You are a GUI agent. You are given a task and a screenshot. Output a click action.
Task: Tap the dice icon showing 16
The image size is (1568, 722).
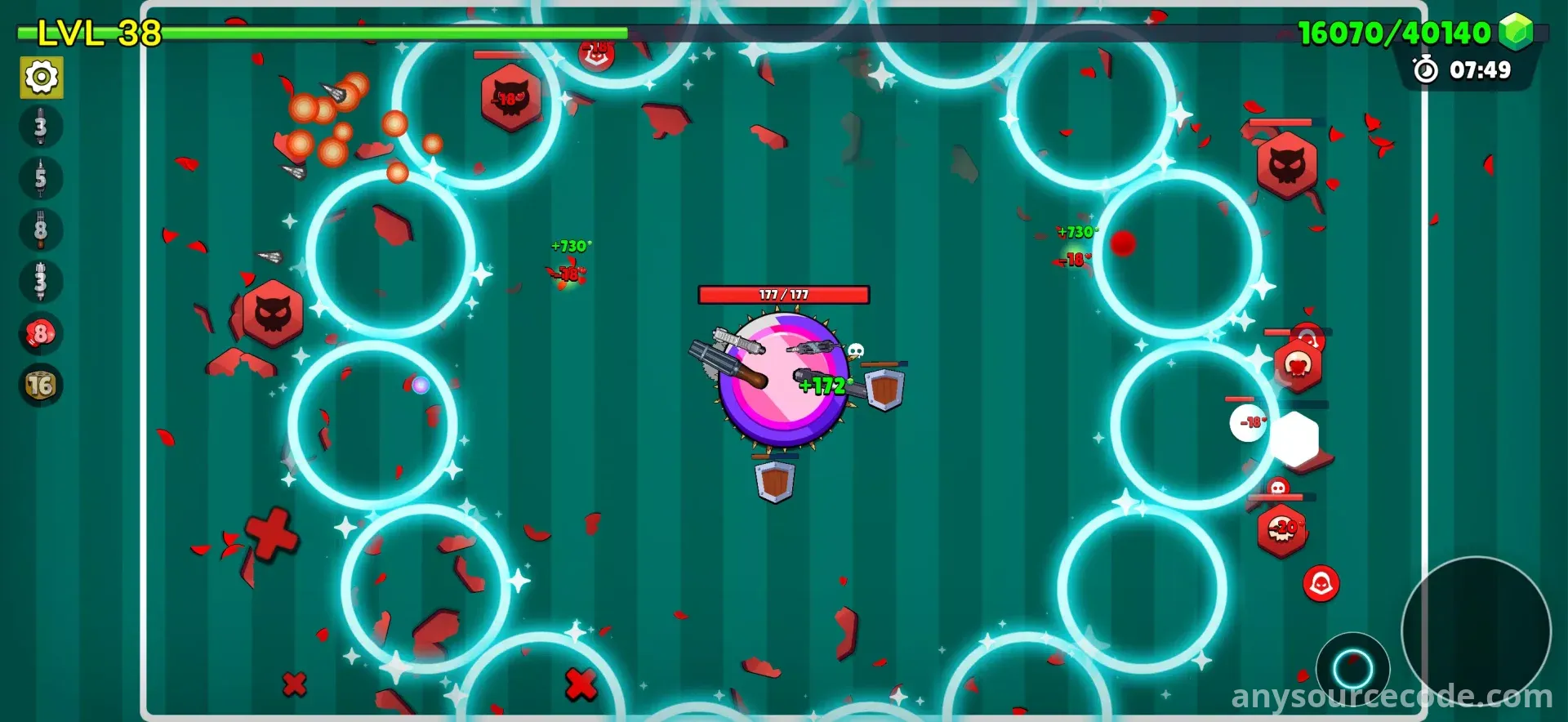click(41, 385)
